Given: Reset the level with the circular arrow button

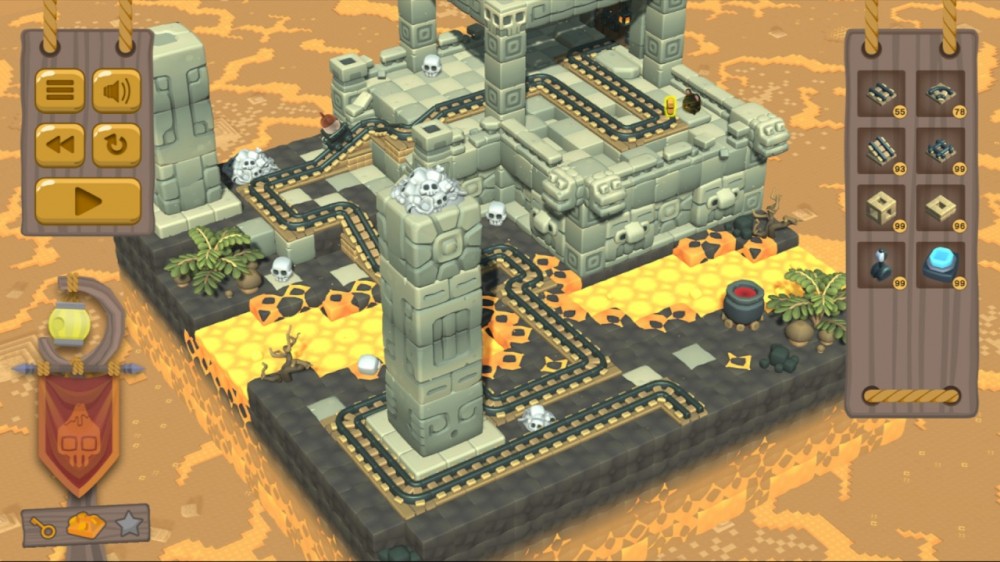Looking at the screenshot, I should 117,145.
